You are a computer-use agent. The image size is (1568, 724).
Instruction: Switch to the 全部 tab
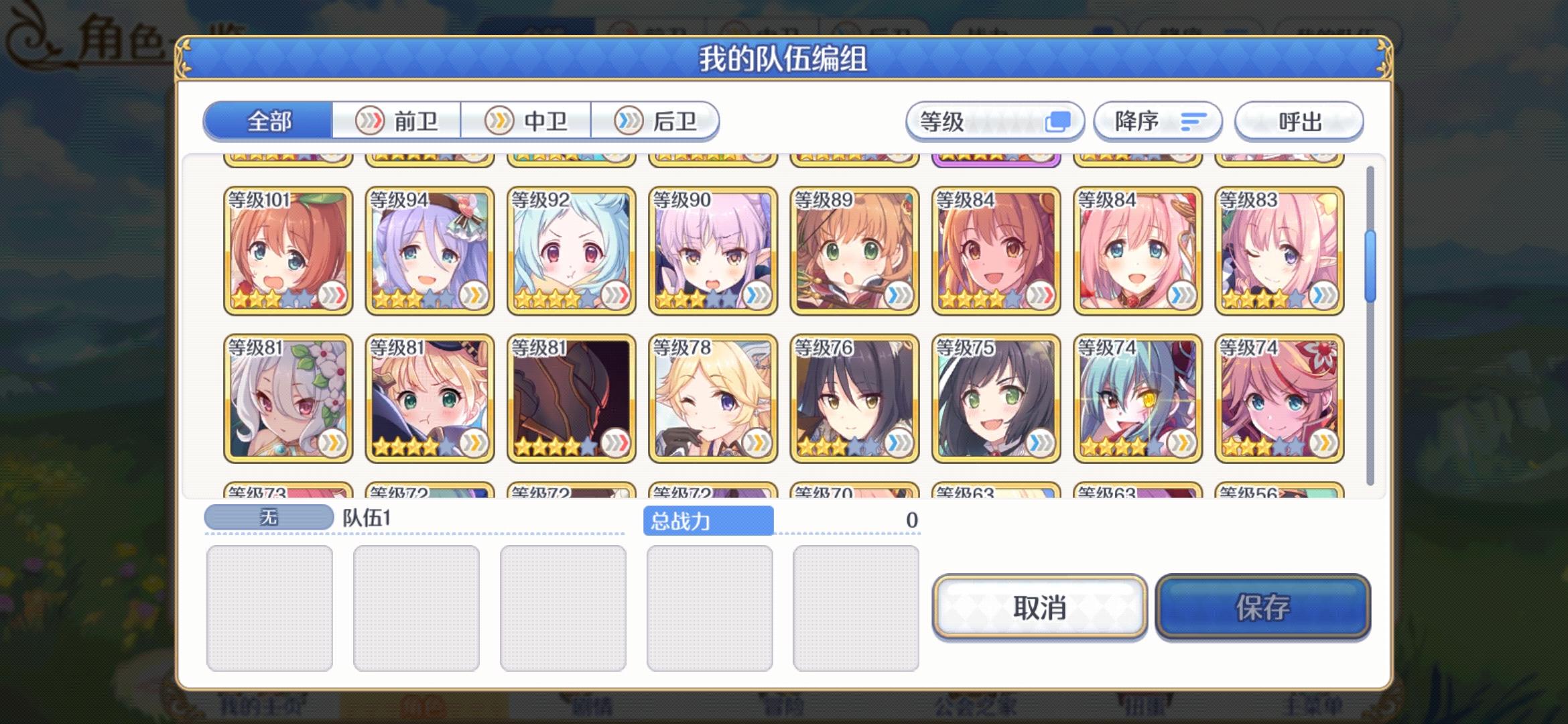click(x=269, y=121)
